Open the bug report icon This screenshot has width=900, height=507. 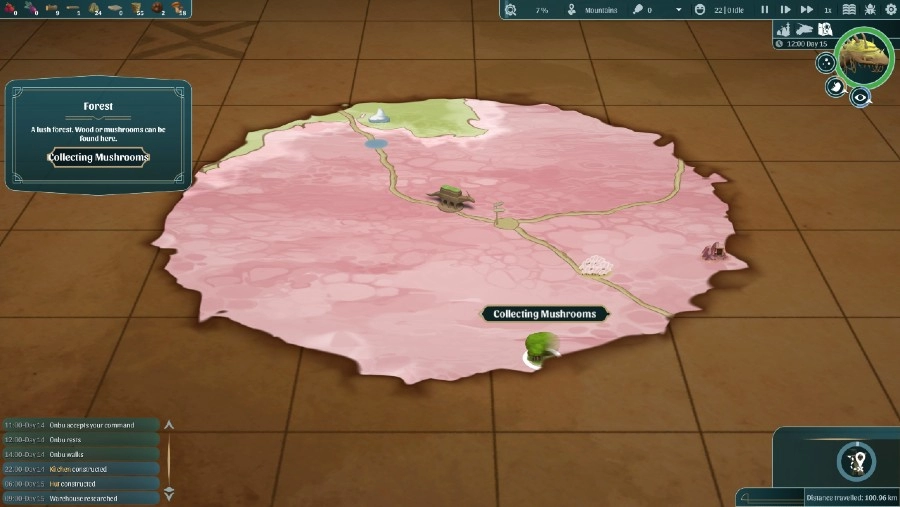tap(870, 9)
